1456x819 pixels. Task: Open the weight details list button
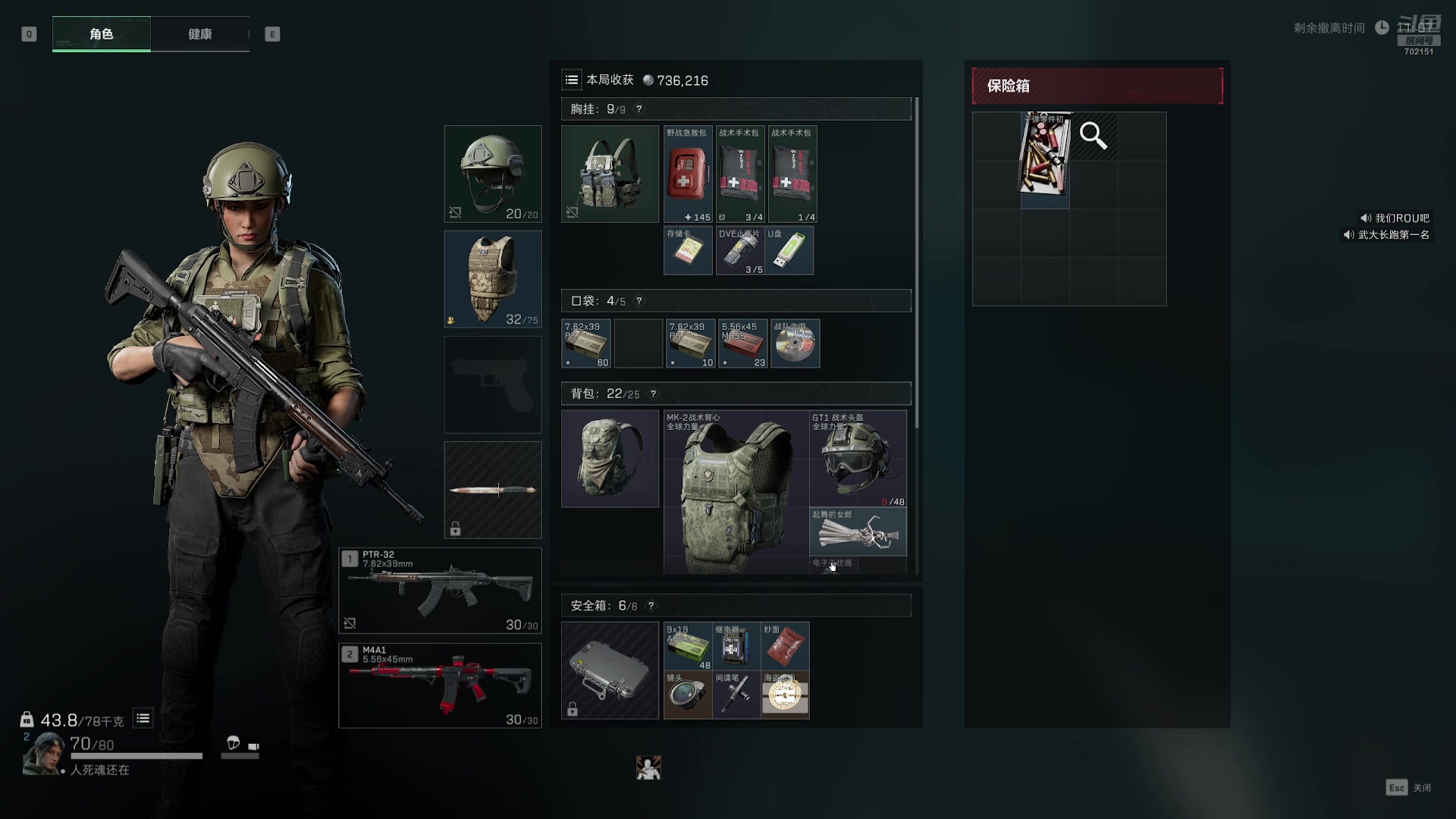[x=143, y=718]
